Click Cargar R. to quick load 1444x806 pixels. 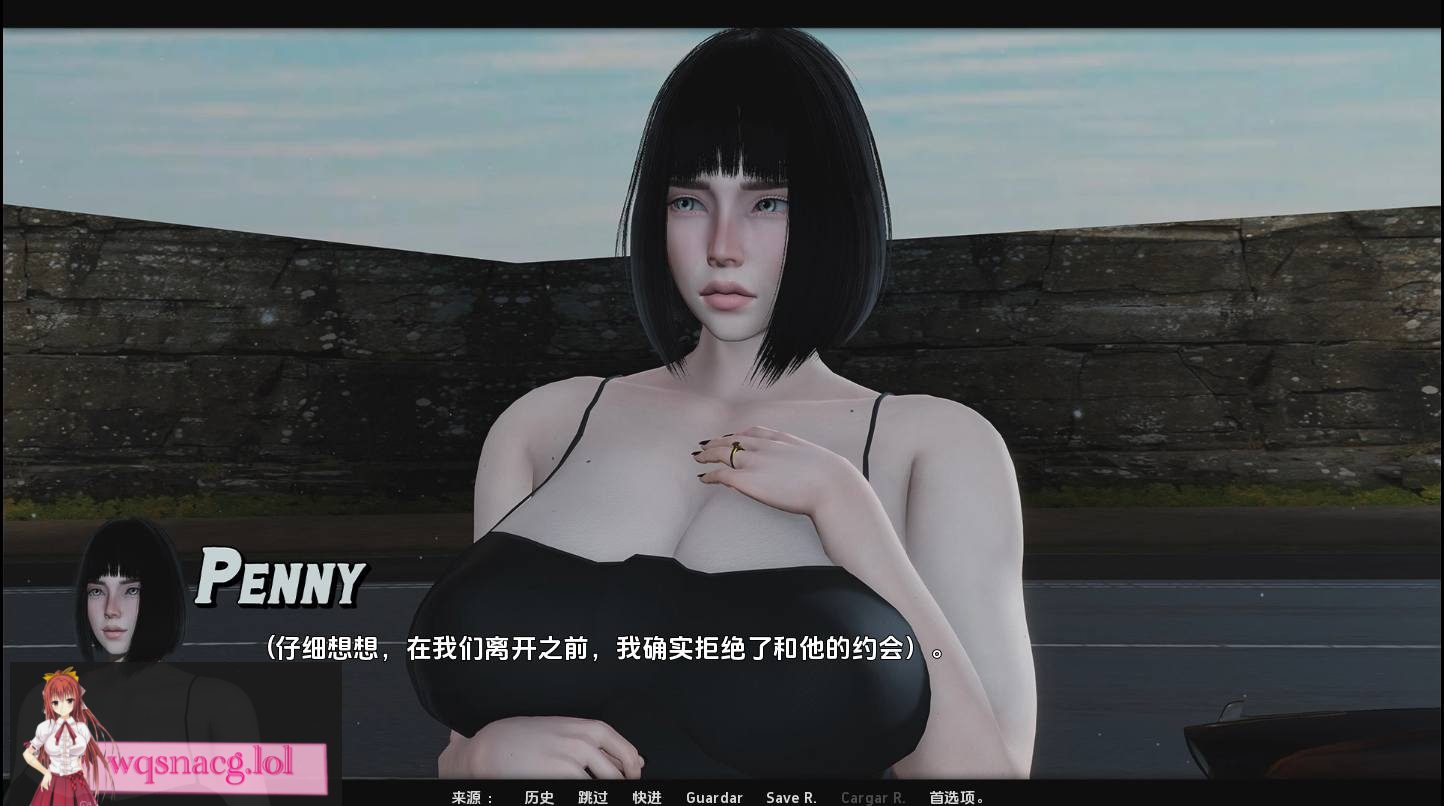click(872, 798)
